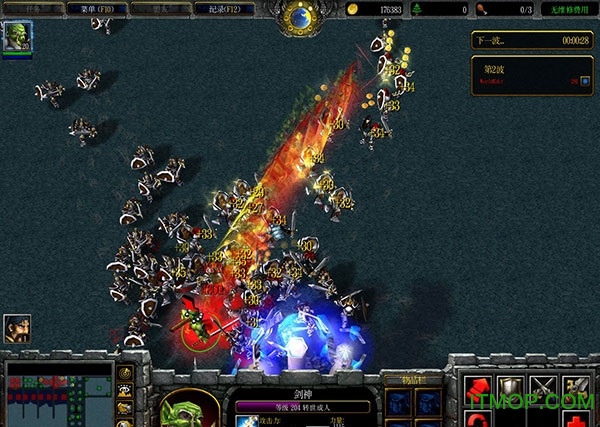Image resolution: width=600 pixels, height=427 pixels.
Task: Select the green orc hero icon
Action: tap(16, 38)
